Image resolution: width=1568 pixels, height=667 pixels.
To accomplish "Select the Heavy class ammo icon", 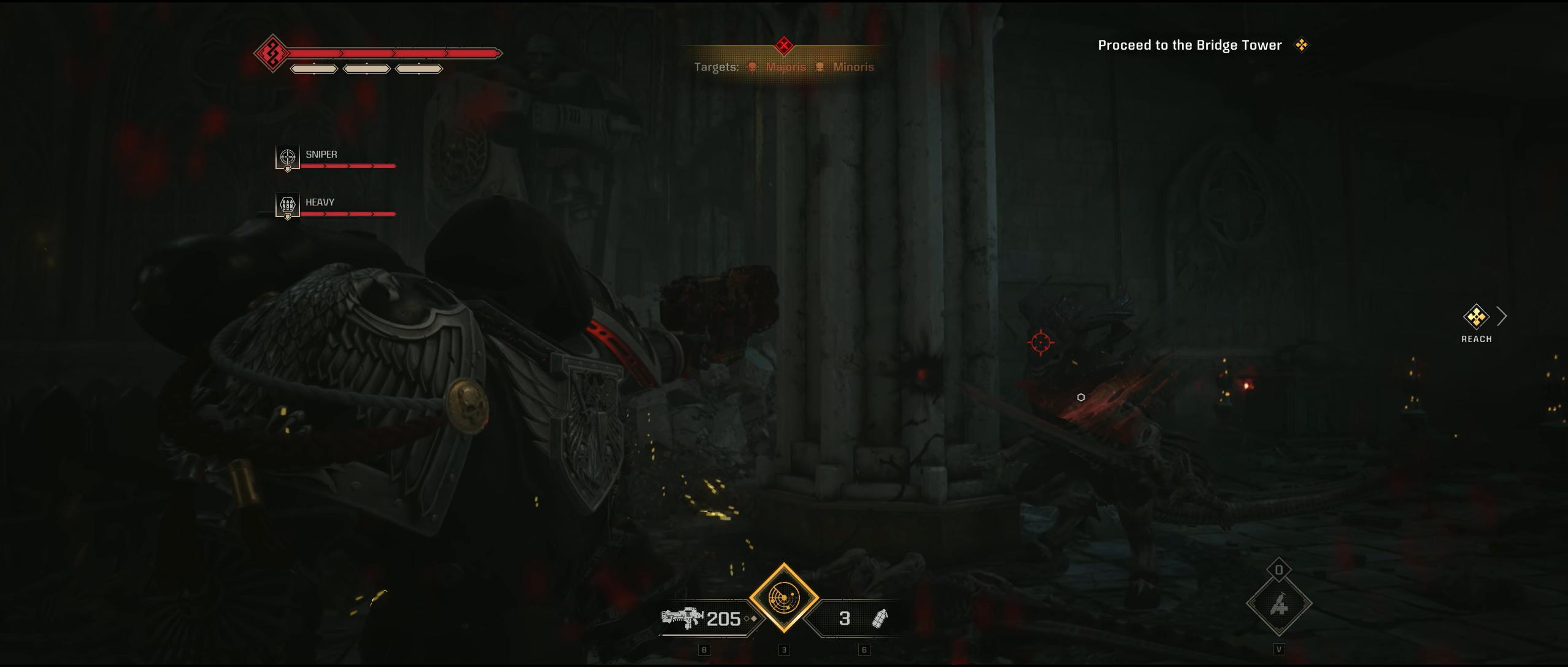I will point(286,205).
